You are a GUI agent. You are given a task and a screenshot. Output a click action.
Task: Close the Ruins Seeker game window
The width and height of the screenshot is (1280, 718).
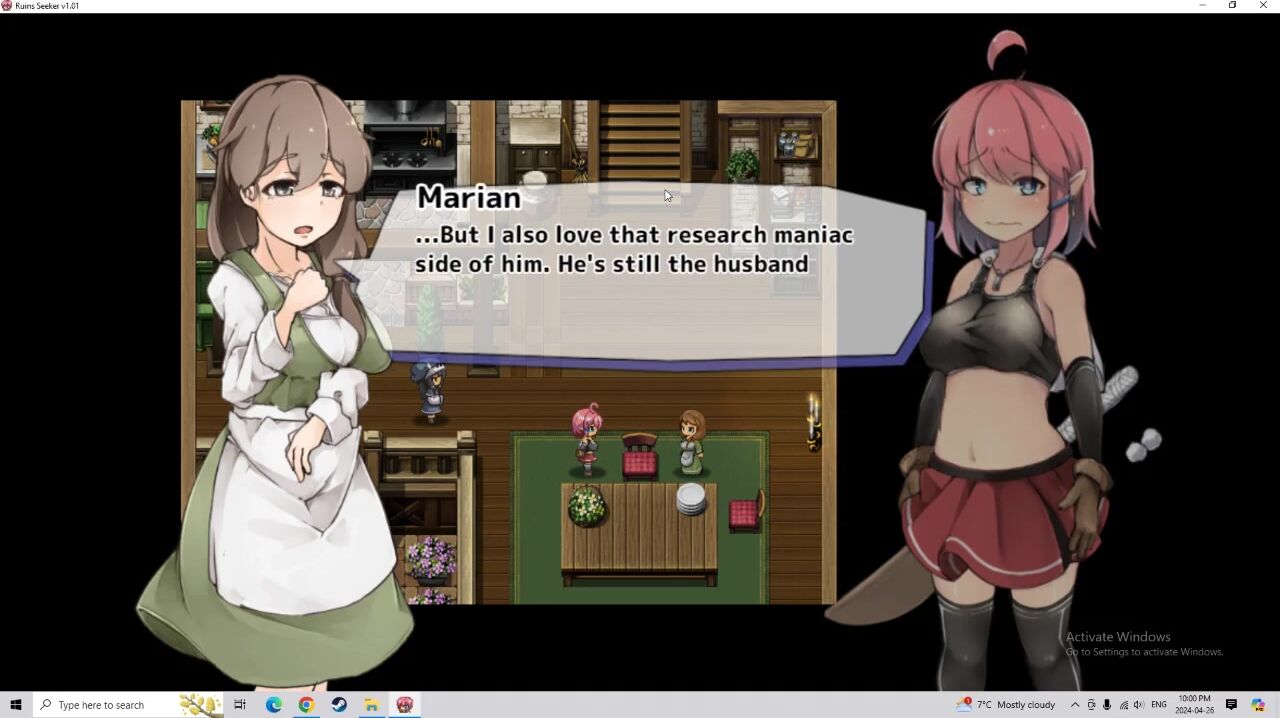click(x=1263, y=6)
